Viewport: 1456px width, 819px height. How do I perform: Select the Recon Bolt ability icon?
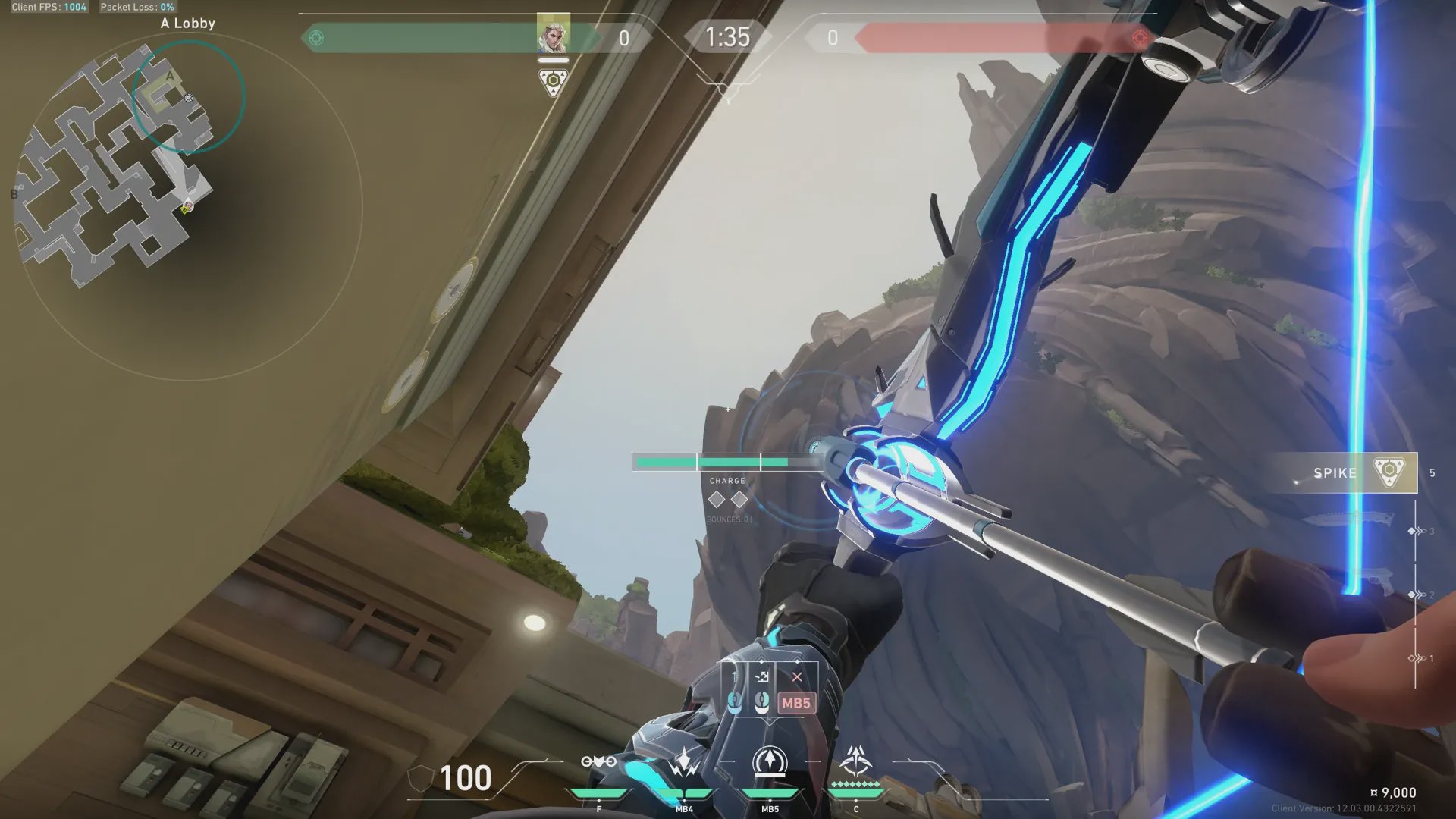(770, 762)
